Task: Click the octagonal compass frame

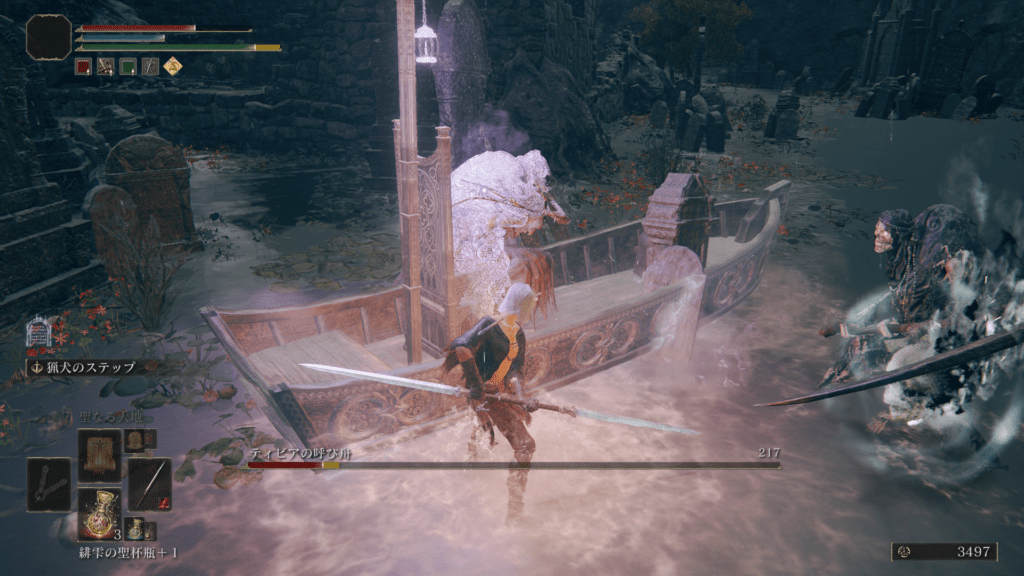Action: (48, 37)
